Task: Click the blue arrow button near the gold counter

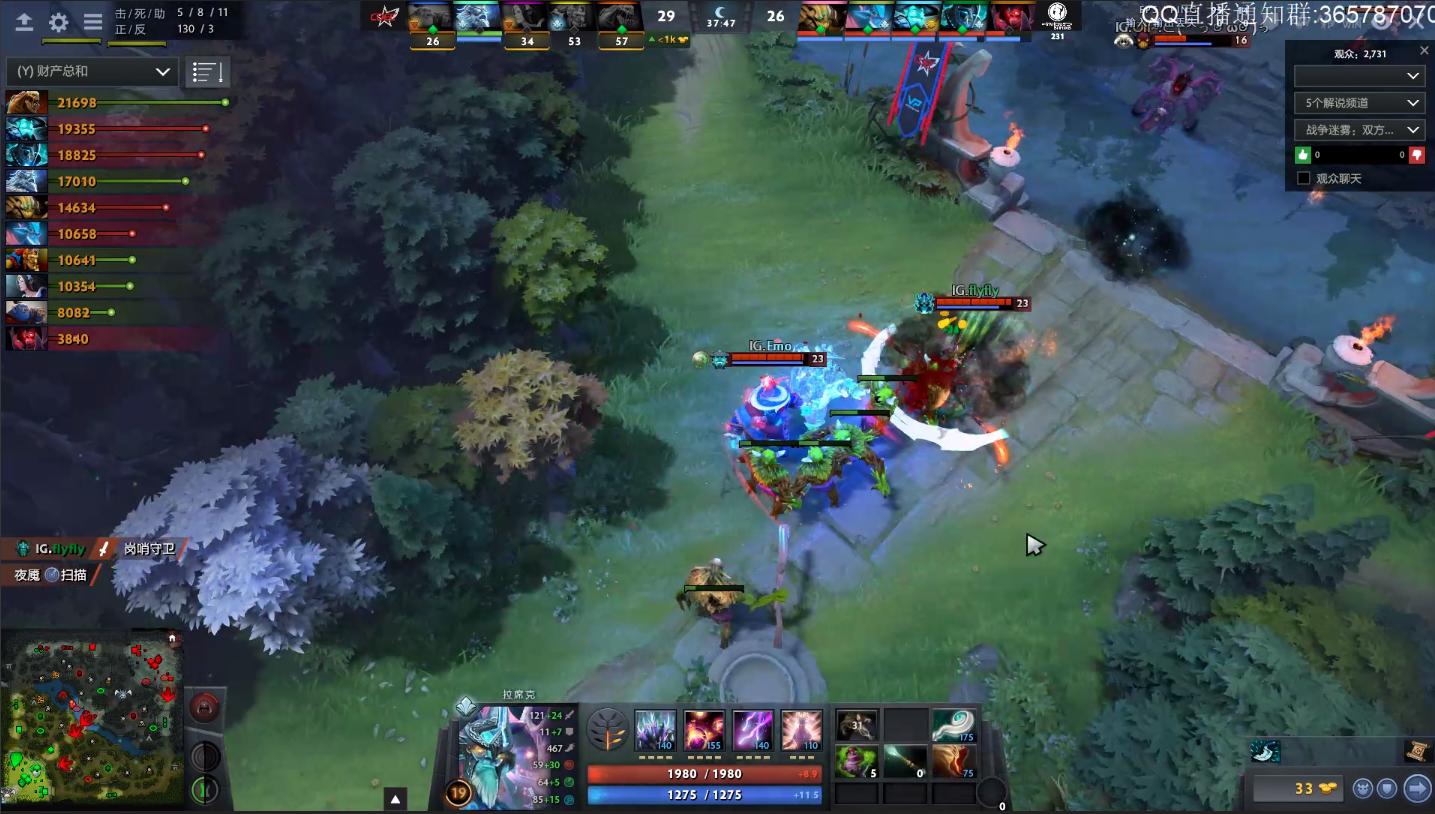Action: click(1415, 787)
